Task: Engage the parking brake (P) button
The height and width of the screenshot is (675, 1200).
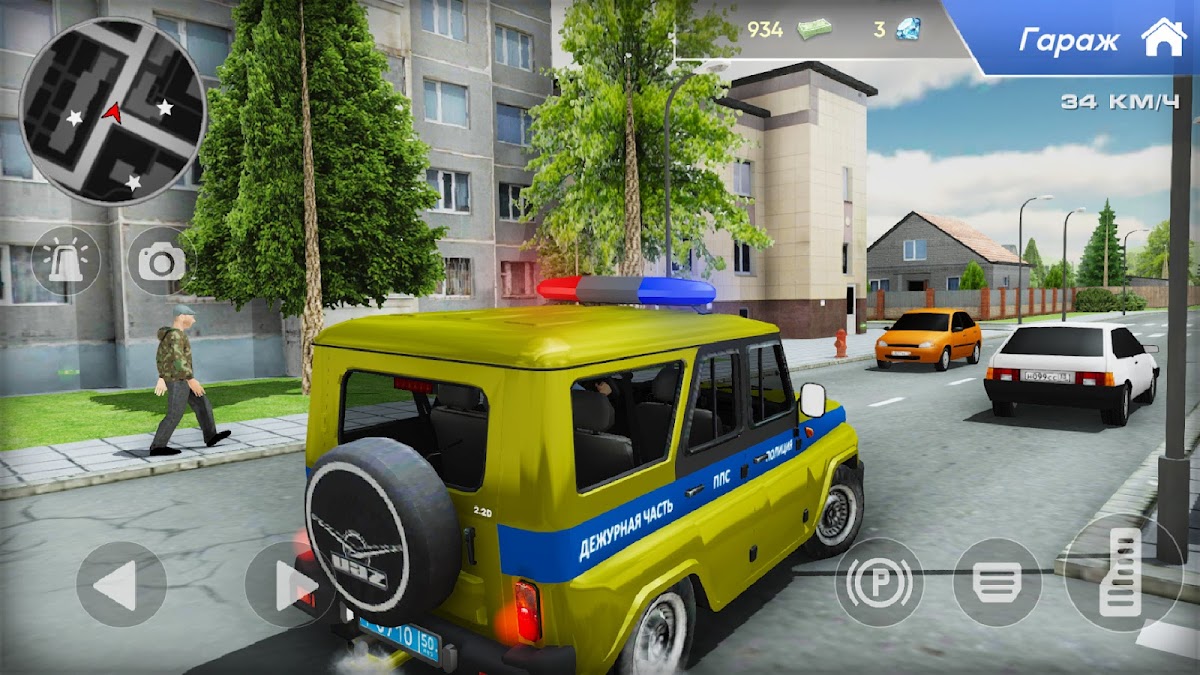Action: (879, 583)
